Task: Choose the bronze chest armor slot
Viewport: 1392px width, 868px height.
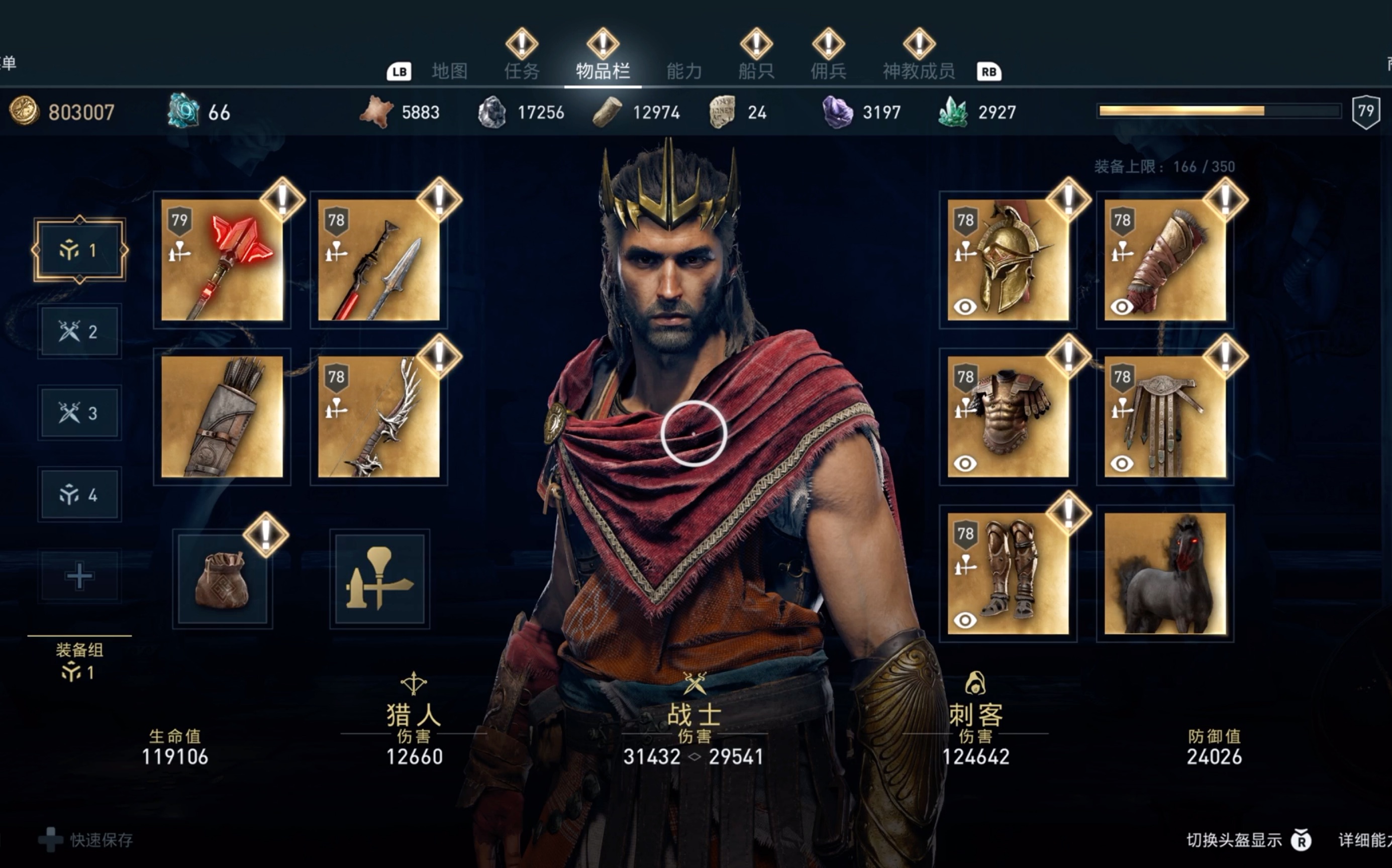Action: pyautogui.click(x=1008, y=417)
